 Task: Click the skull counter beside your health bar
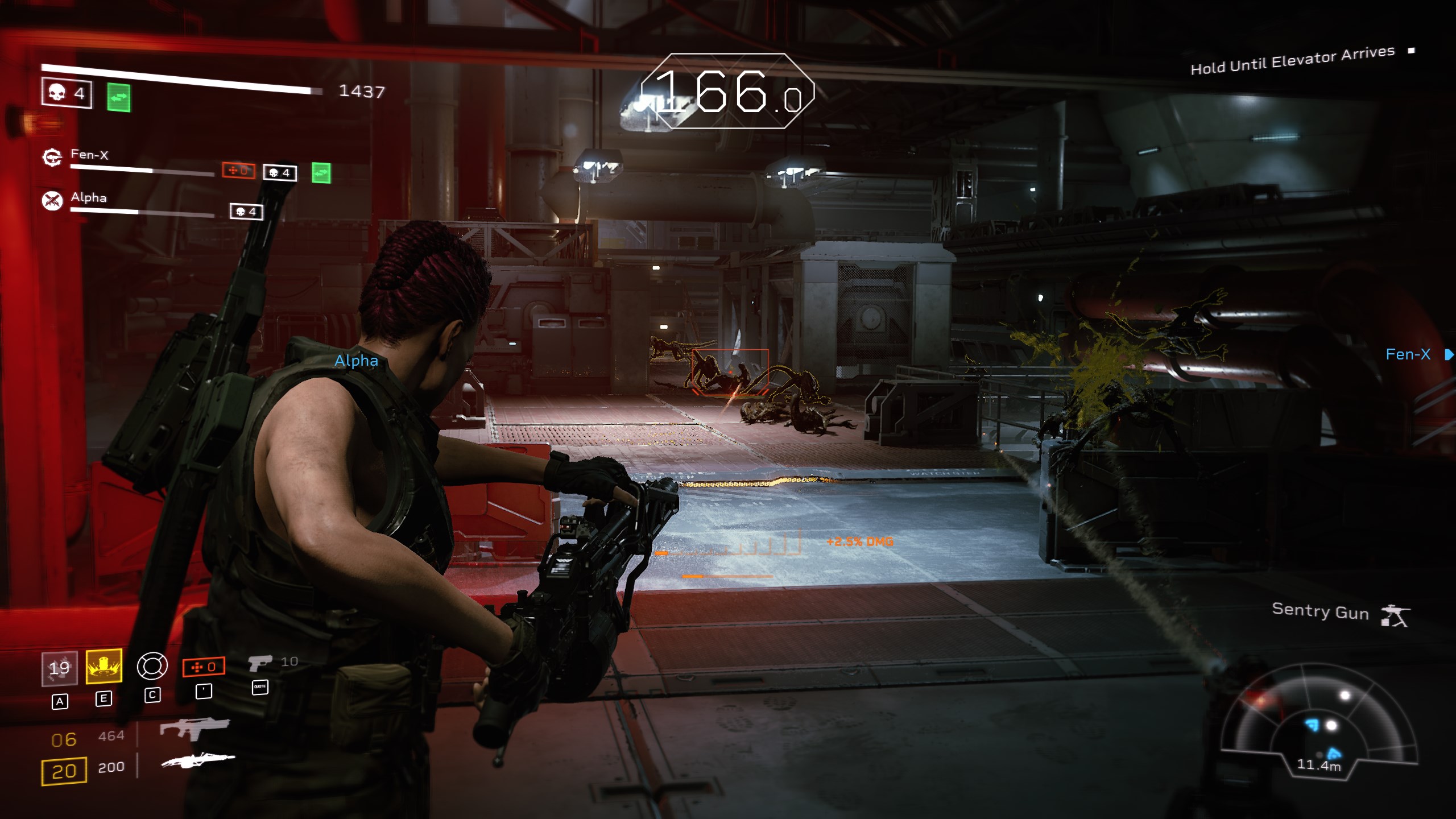[x=67, y=93]
